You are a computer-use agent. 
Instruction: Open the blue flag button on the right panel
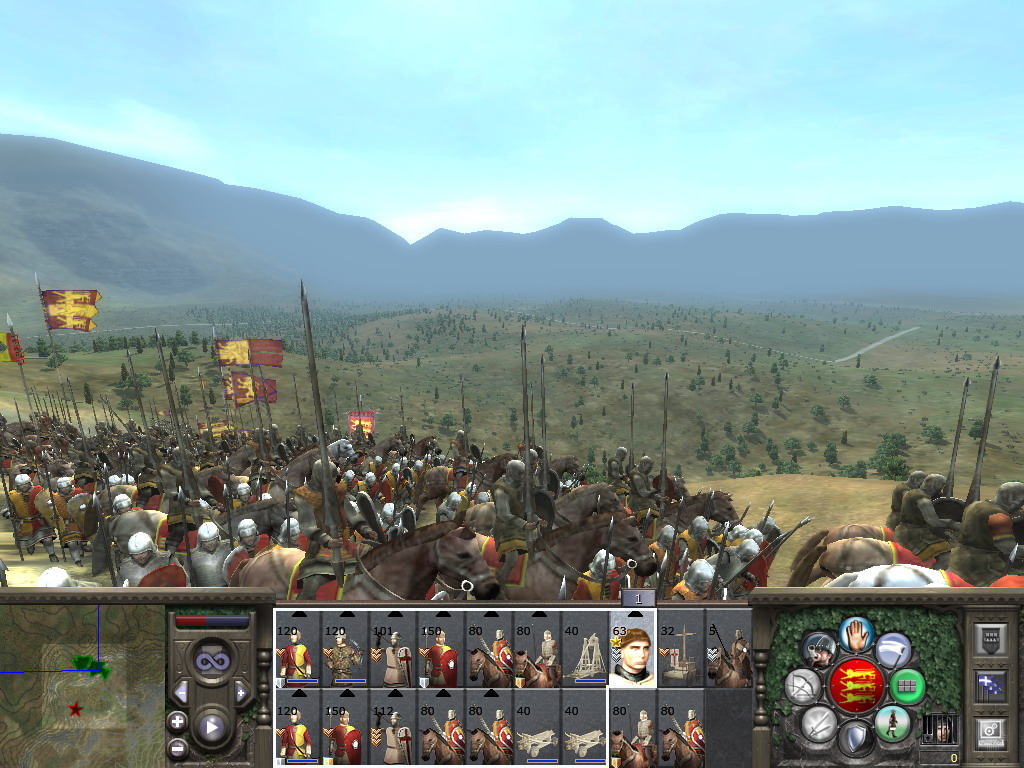tap(990, 686)
